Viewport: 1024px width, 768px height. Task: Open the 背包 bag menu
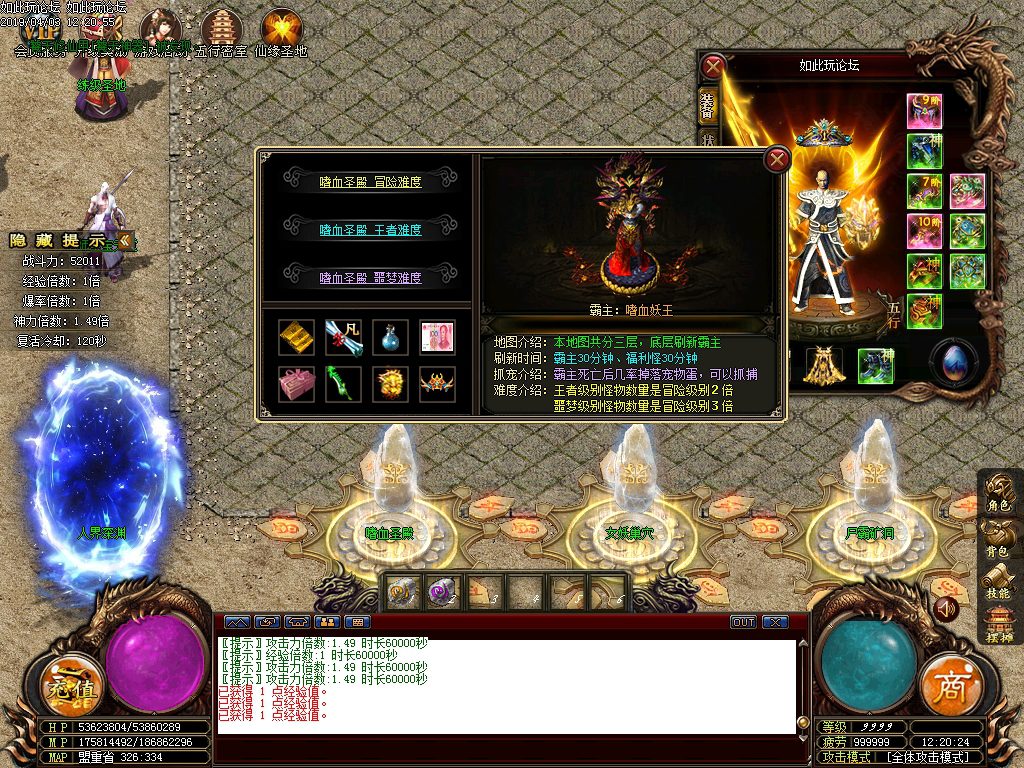pyautogui.click(x=997, y=539)
